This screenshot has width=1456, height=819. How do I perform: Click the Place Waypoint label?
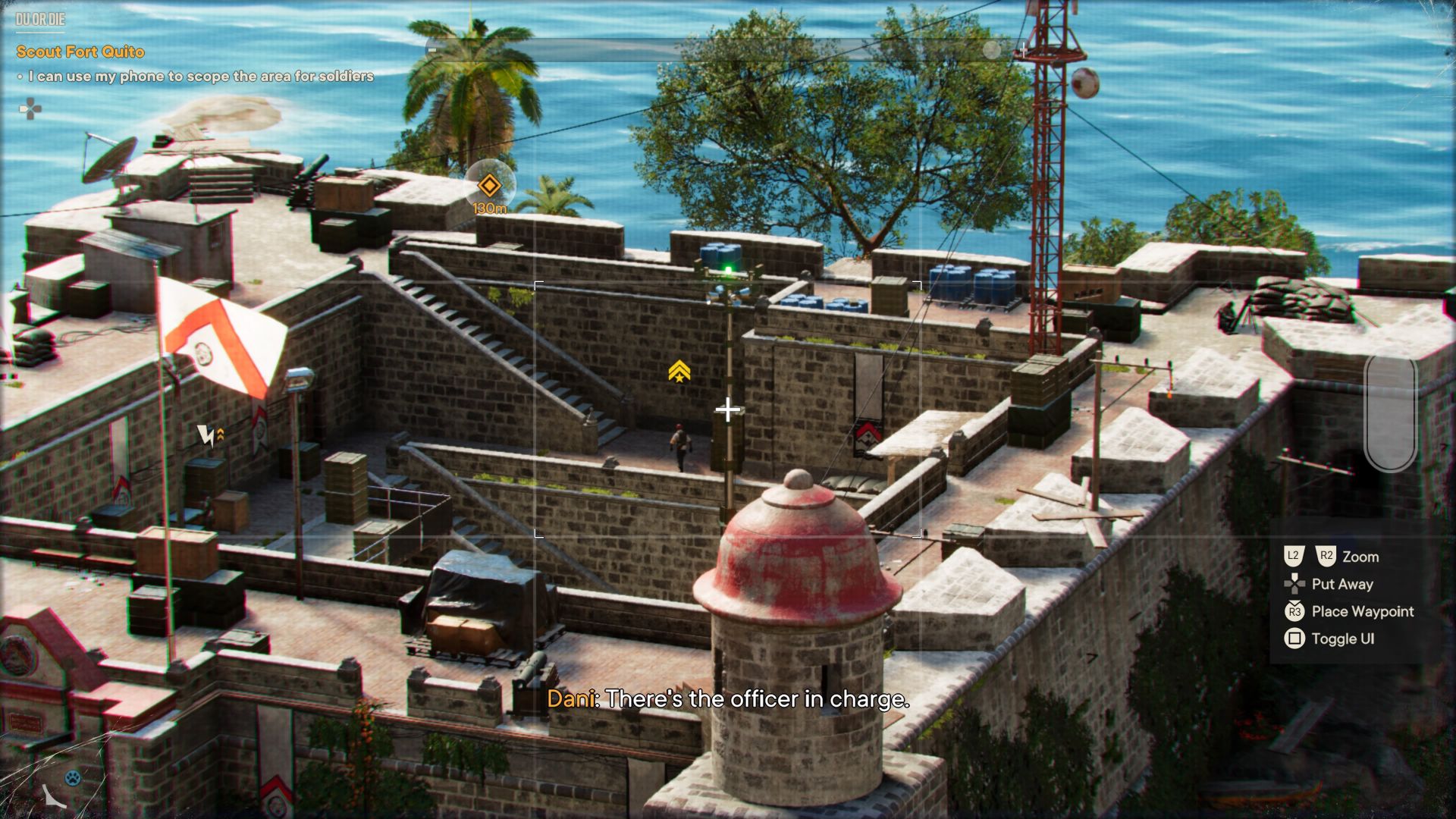point(1362,611)
